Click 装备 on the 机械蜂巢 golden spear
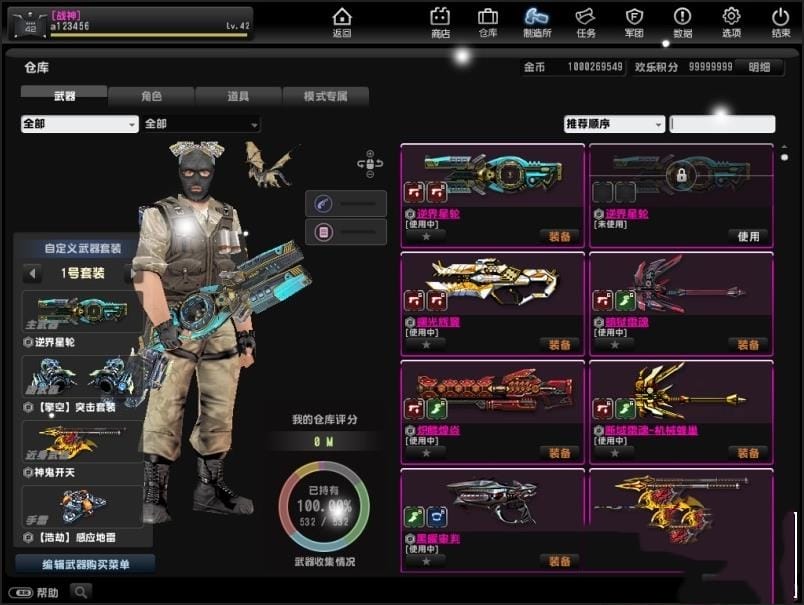 click(x=748, y=453)
